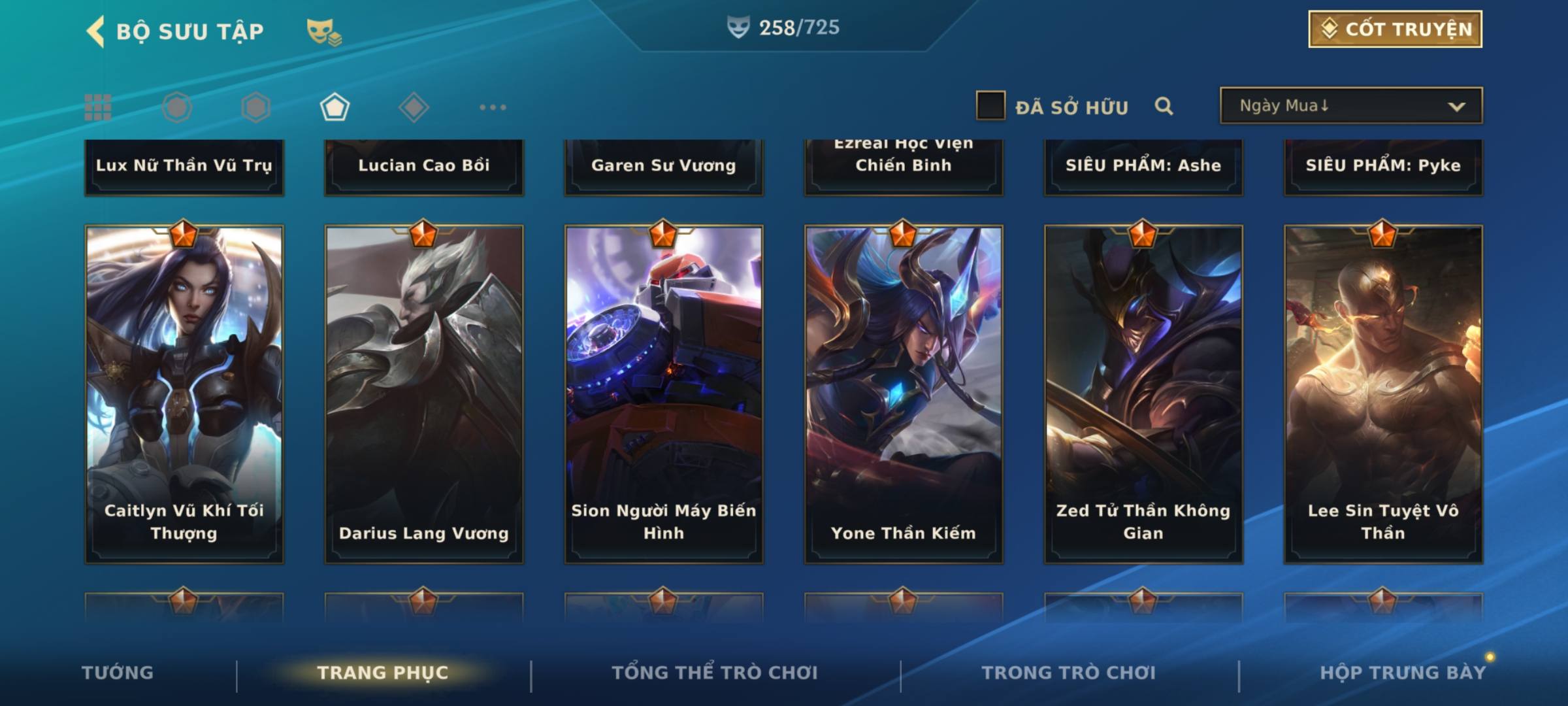Toggle the Đã Sở Hữu checkbox
Image resolution: width=1568 pixels, height=706 pixels.
990,106
